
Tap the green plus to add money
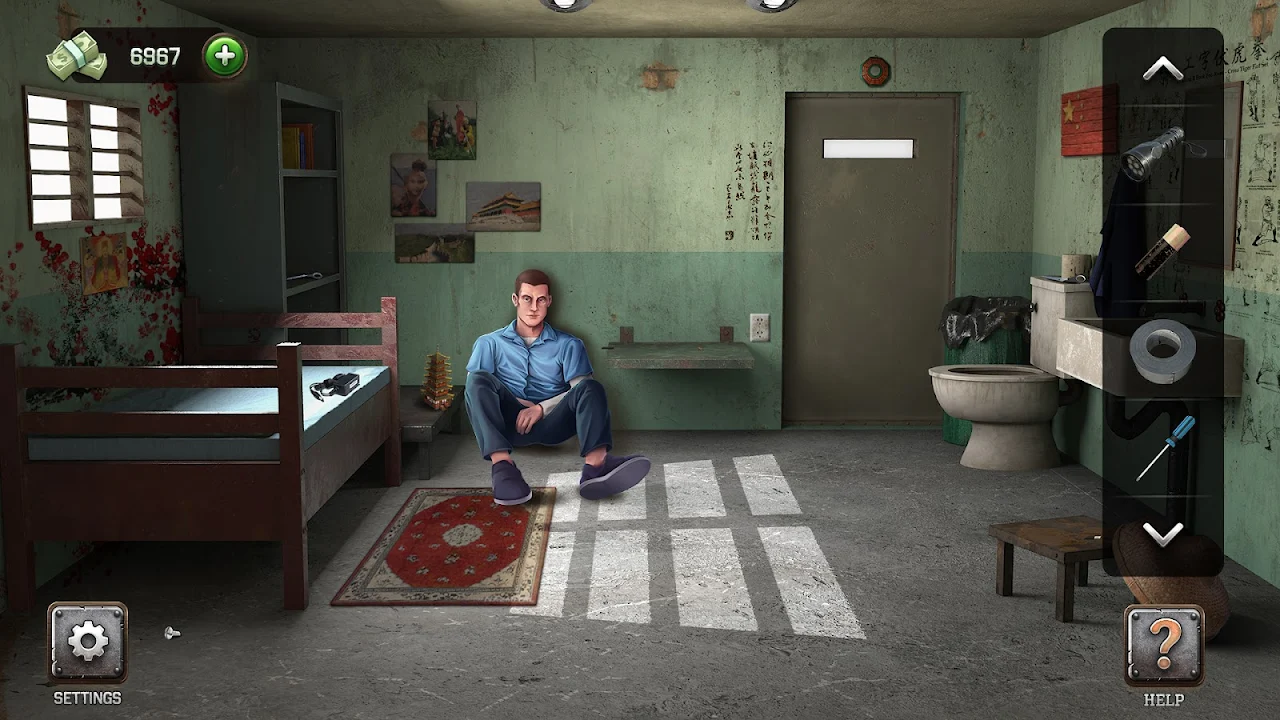(x=224, y=56)
